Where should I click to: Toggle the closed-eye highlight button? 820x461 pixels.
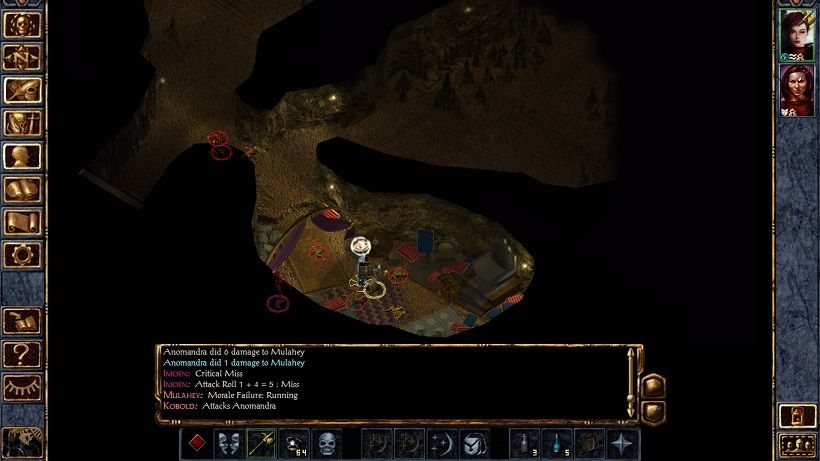point(22,387)
